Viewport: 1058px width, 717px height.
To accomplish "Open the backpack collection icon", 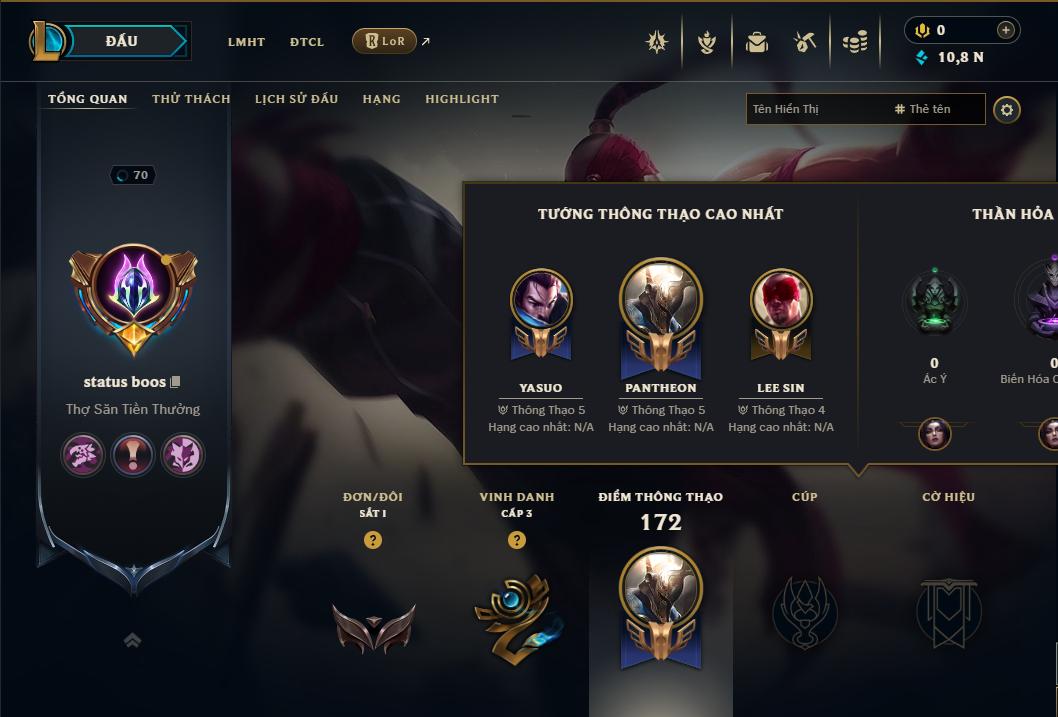I will coord(757,42).
